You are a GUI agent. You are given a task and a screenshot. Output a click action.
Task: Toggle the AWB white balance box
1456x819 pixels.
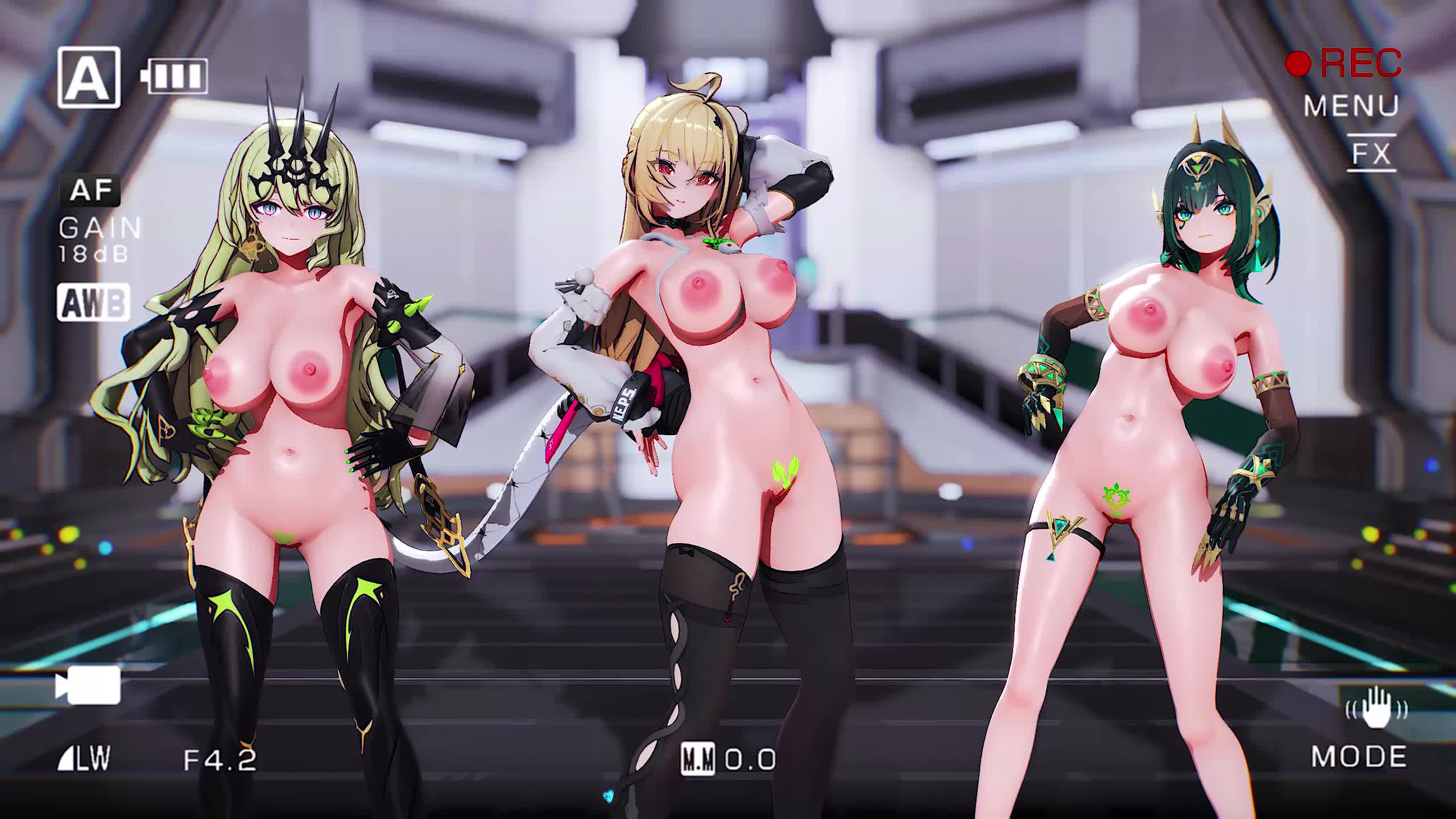(x=93, y=302)
